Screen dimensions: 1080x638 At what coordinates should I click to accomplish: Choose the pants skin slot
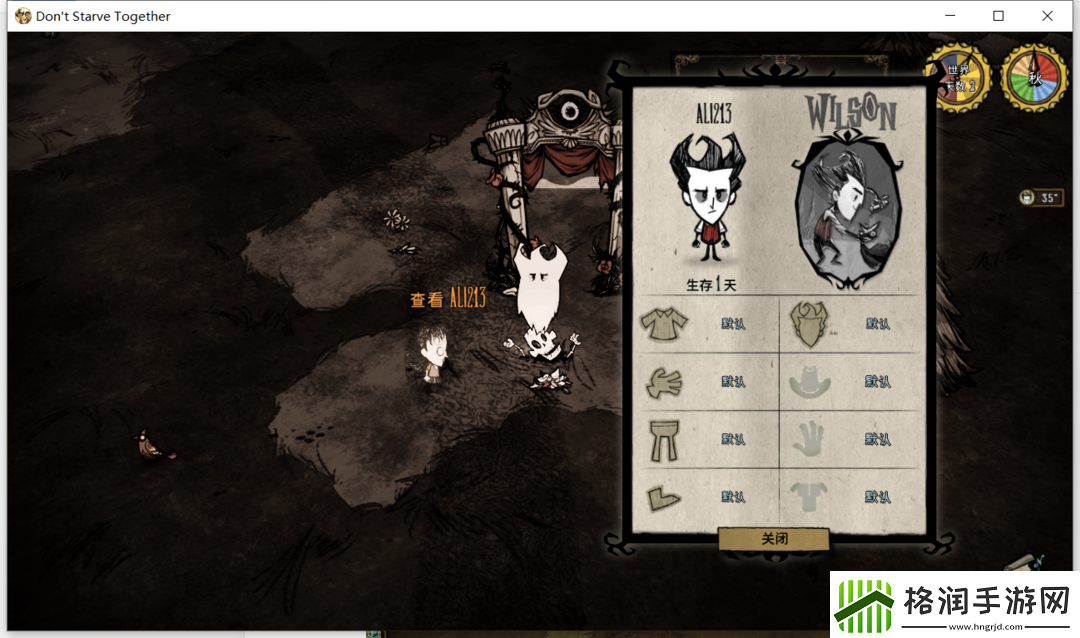click(x=663, y=439)
